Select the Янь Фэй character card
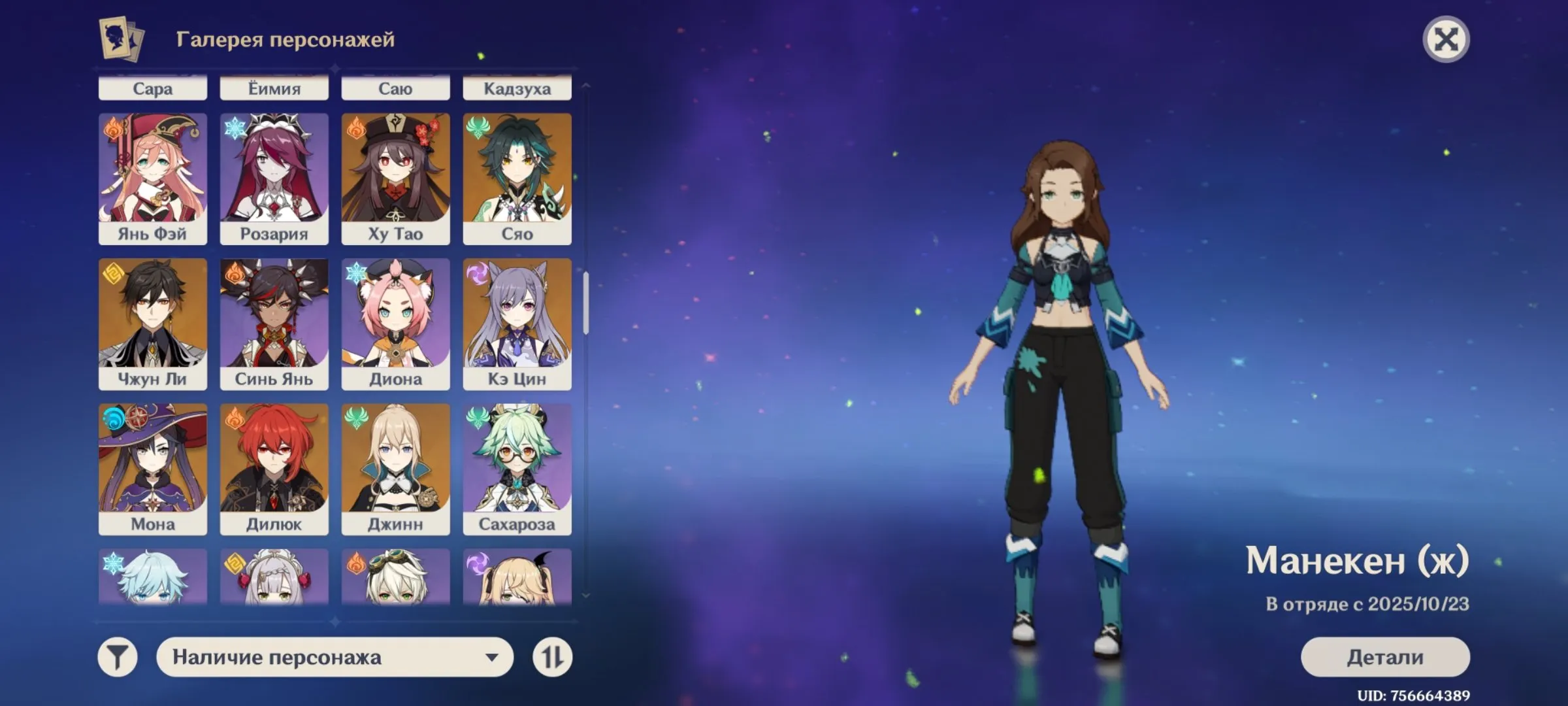Image resolution: width=1568 pixels, height=706 pixels. (153, 178)
